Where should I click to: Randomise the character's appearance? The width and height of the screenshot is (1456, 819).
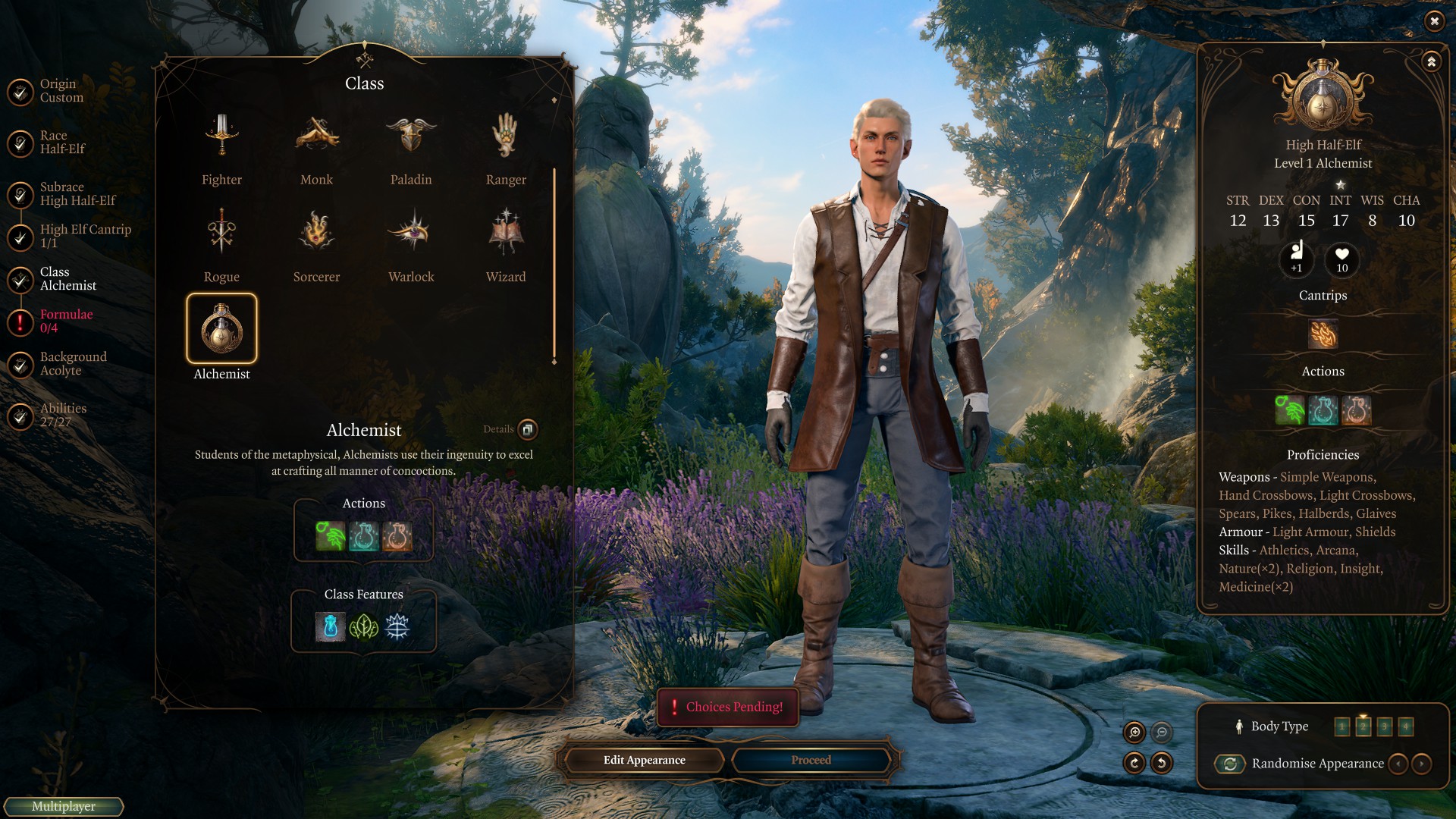point(1230,764)
